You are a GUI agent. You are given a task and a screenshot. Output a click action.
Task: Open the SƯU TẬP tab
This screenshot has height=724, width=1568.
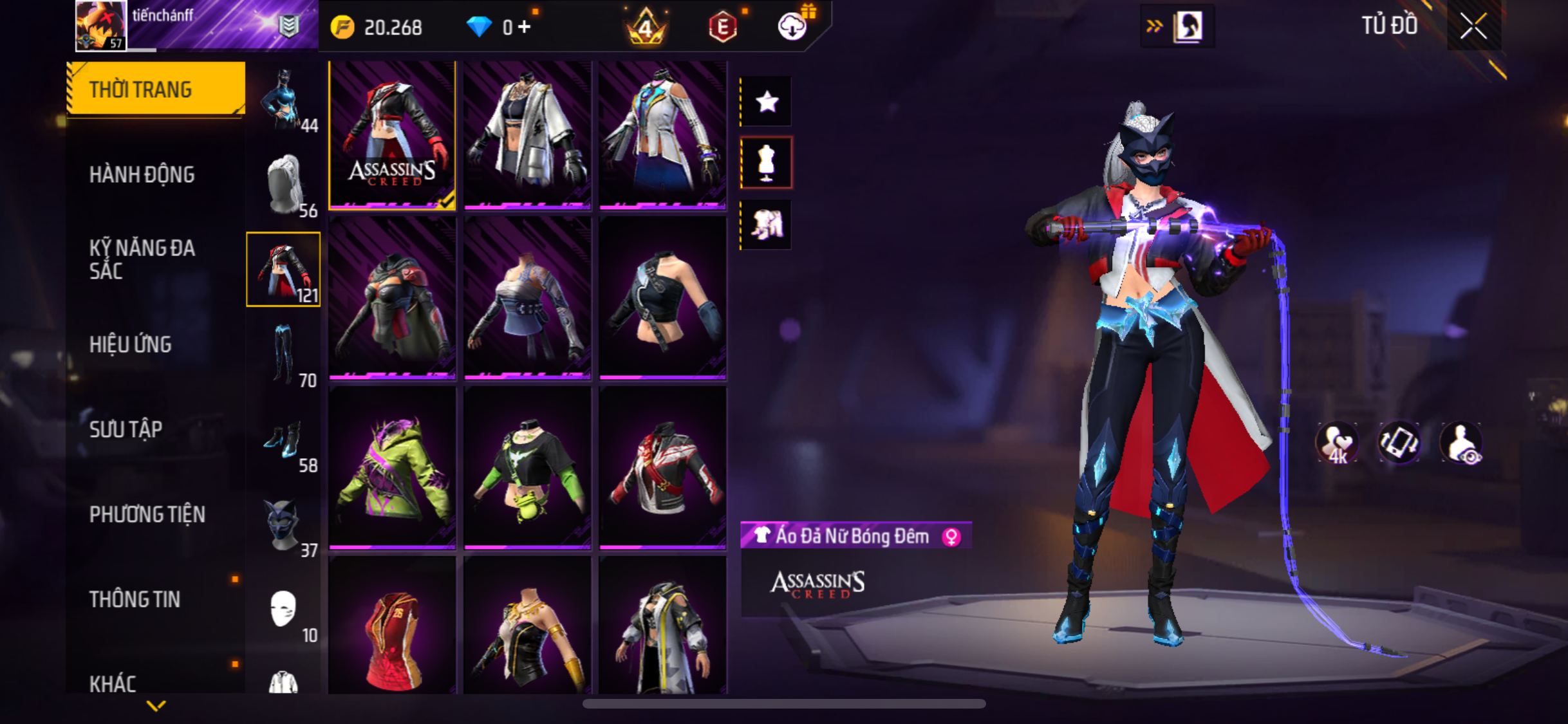tap(126, 430)
